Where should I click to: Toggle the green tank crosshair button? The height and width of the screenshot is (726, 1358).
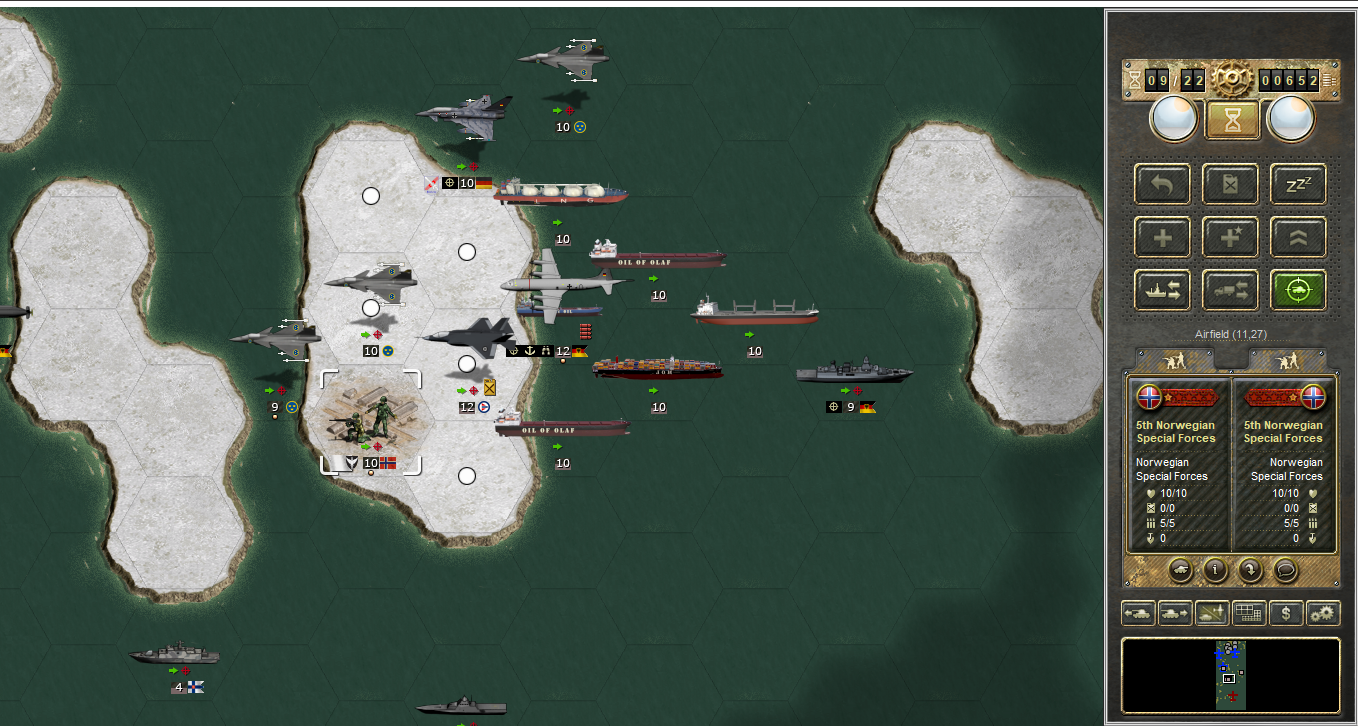coord(1298,290)
